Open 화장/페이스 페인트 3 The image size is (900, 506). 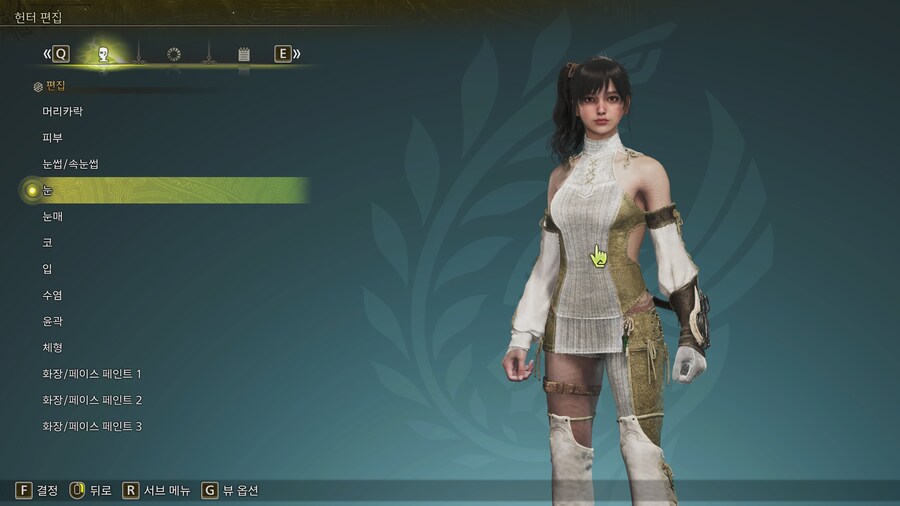(x=92, y=426)
